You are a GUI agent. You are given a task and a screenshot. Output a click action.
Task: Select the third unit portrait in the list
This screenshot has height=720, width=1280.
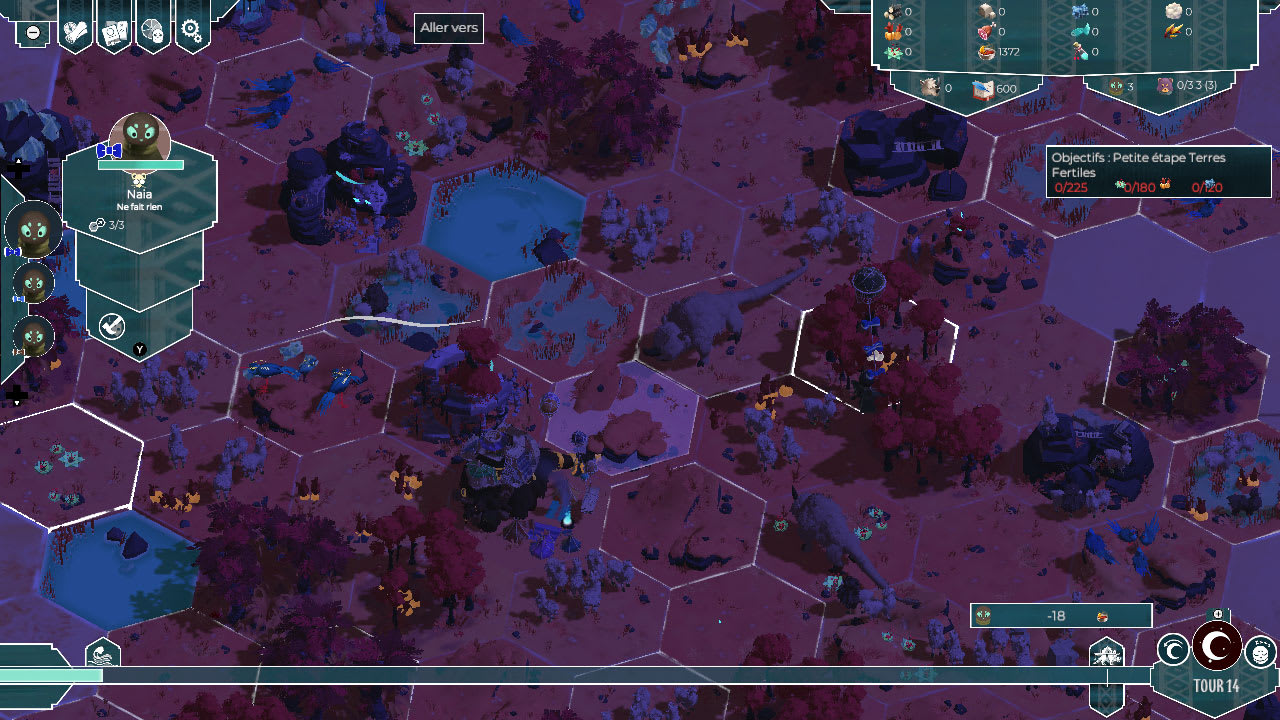pyautogui.click(x=34, y=337)
